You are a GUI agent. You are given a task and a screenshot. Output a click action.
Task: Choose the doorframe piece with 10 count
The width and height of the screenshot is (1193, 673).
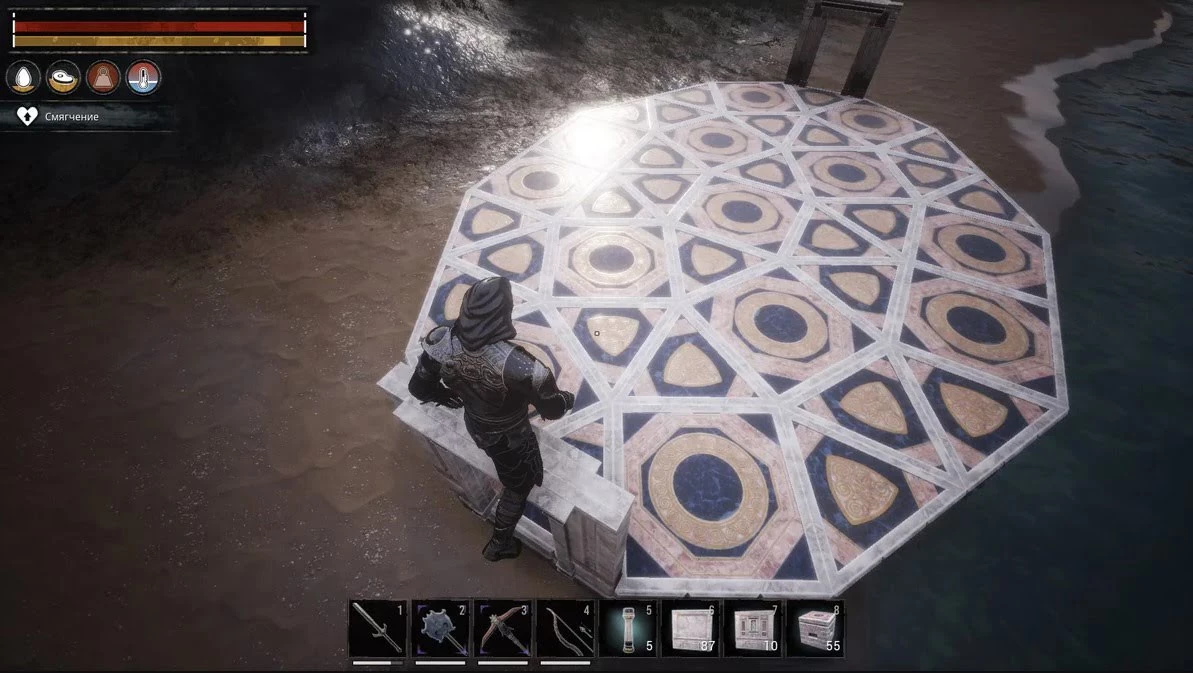pyautogui.click(x=753, y=628)
